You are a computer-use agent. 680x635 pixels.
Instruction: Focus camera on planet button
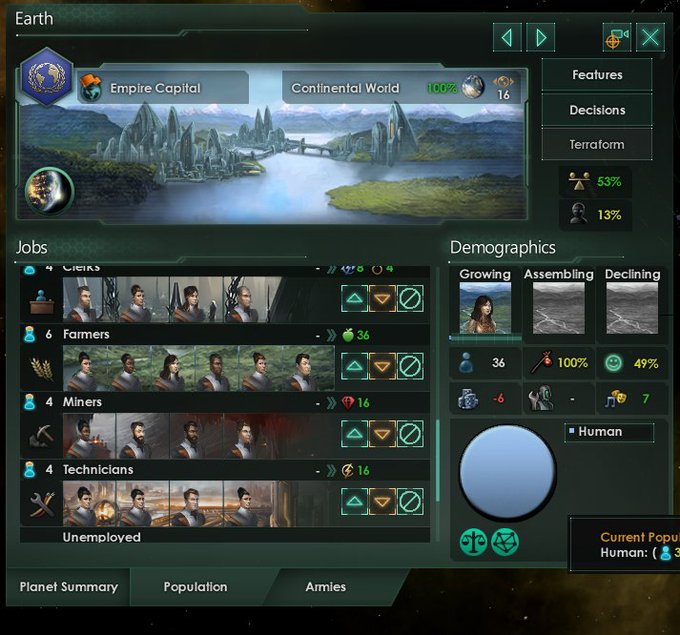click(616, 38)
